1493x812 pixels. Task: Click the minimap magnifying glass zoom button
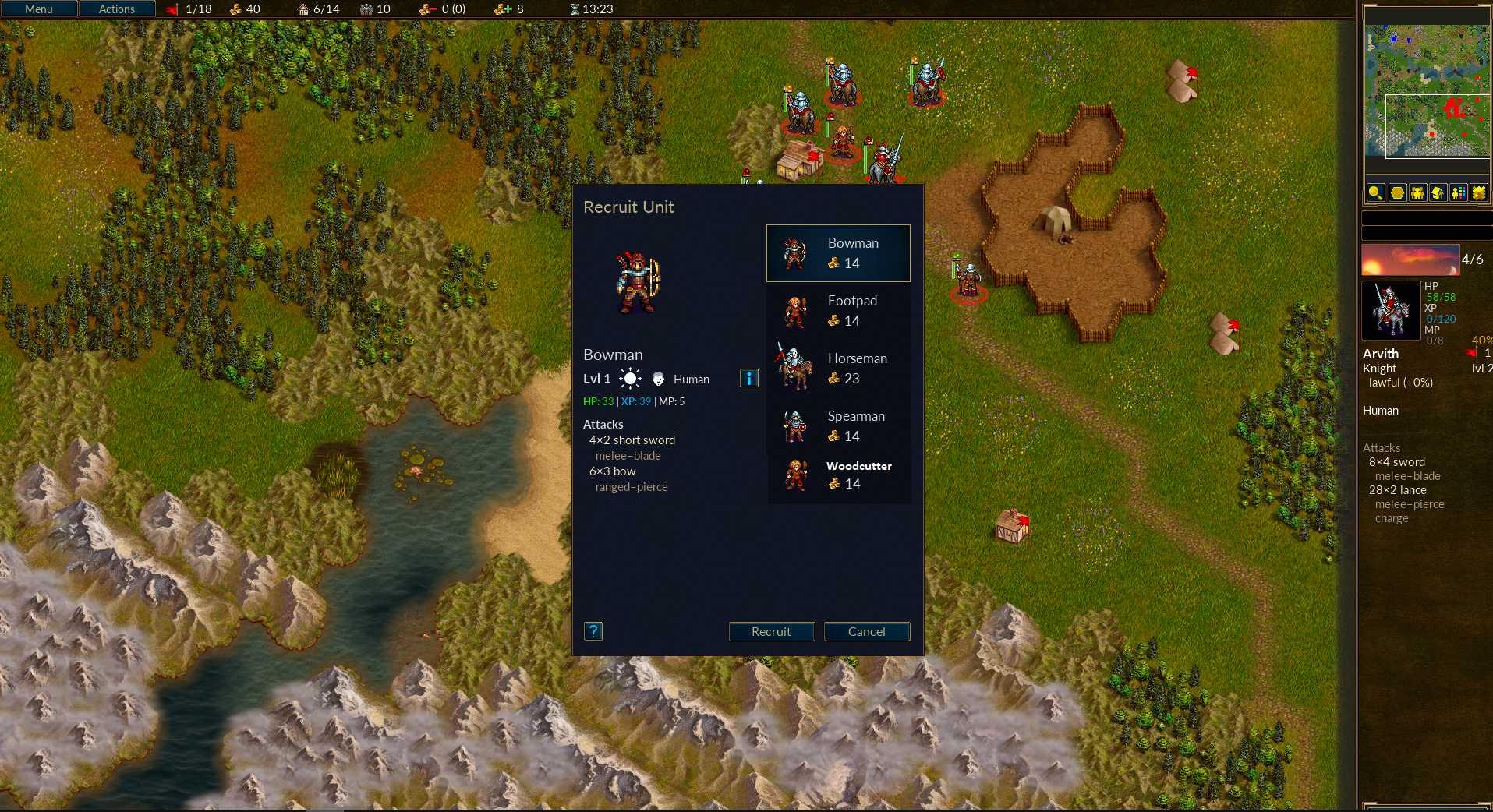[x=1375, y=192]
